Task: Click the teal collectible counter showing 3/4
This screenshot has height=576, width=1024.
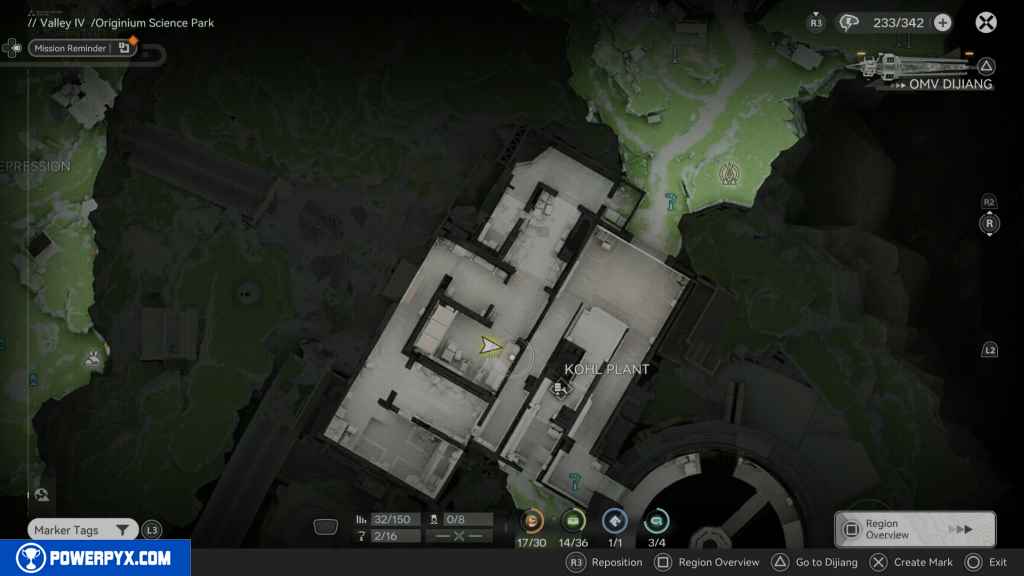Action: [x=657, y=521]
